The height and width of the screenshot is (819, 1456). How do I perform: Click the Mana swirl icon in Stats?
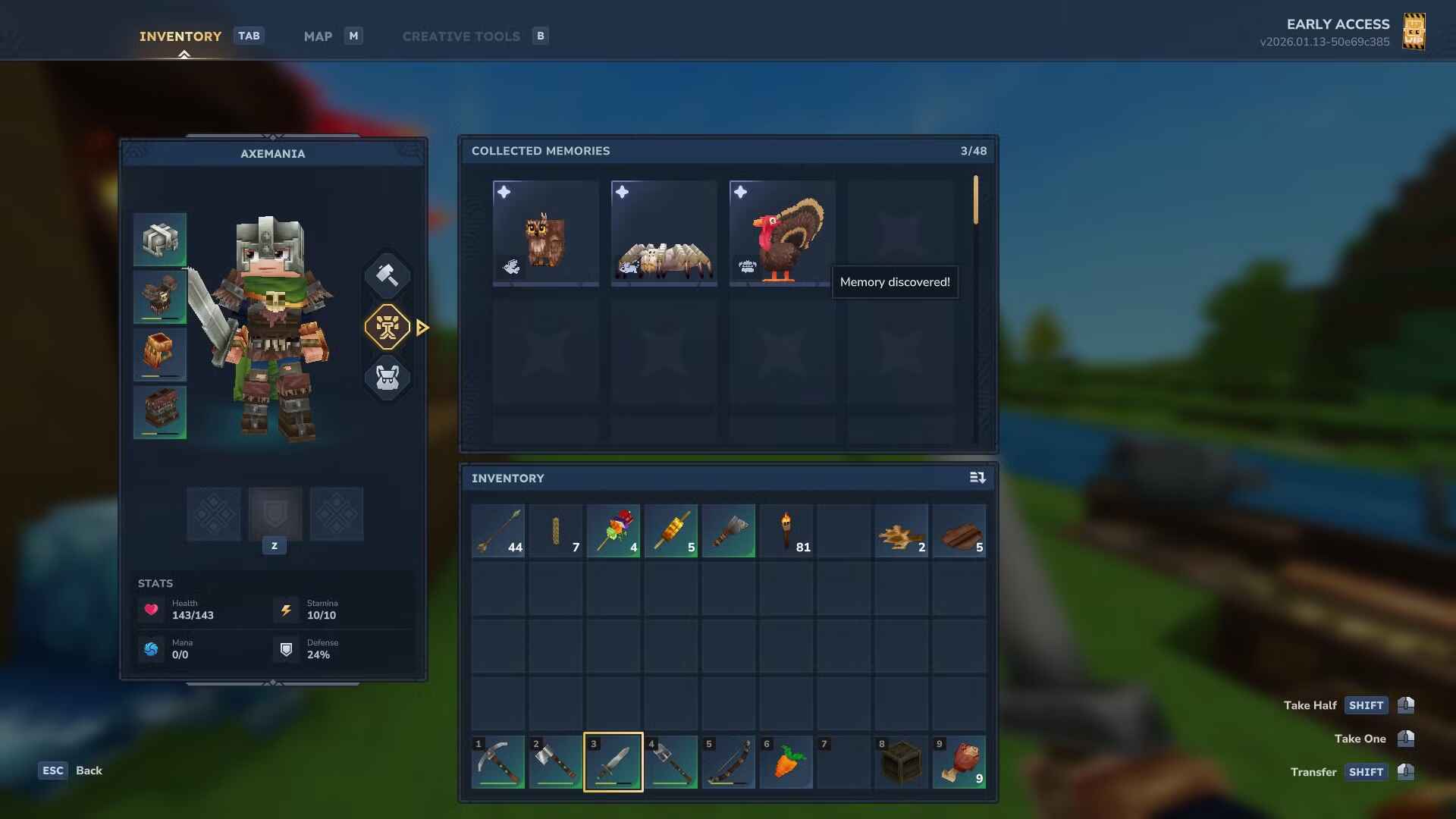tap(151, 649)
